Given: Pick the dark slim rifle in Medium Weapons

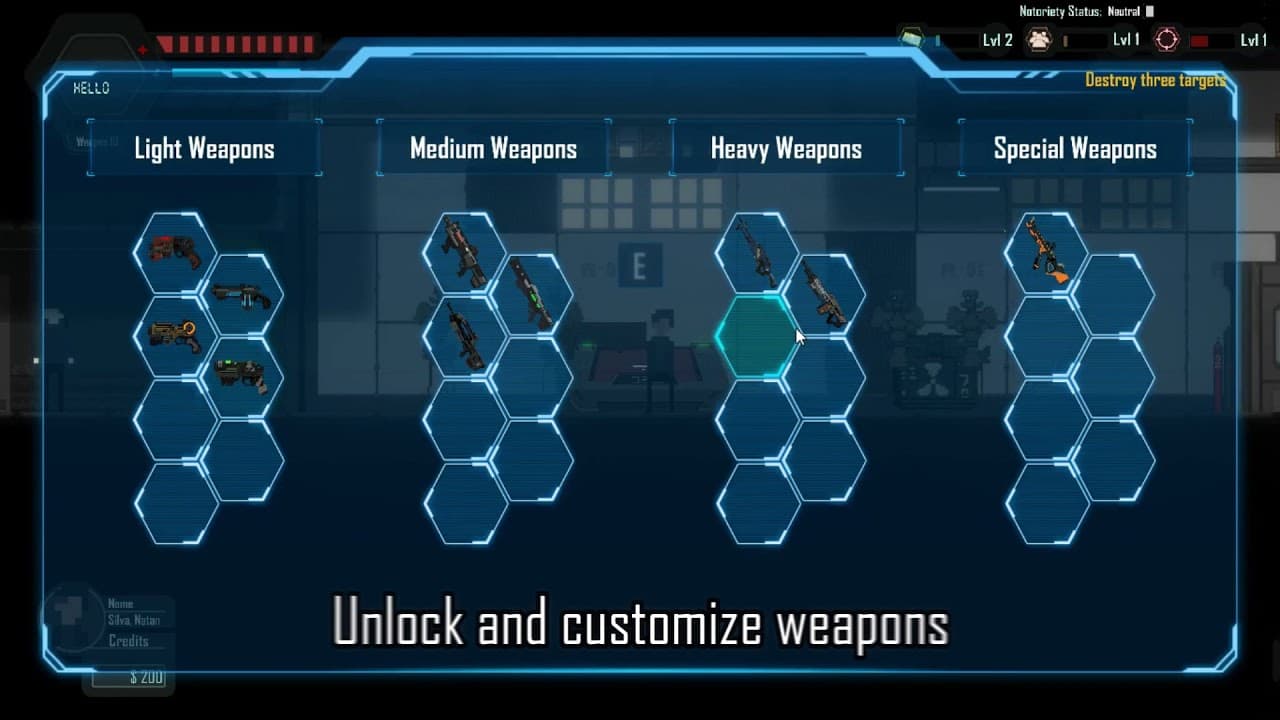Looking at the screenshot, I should (464, 336).
